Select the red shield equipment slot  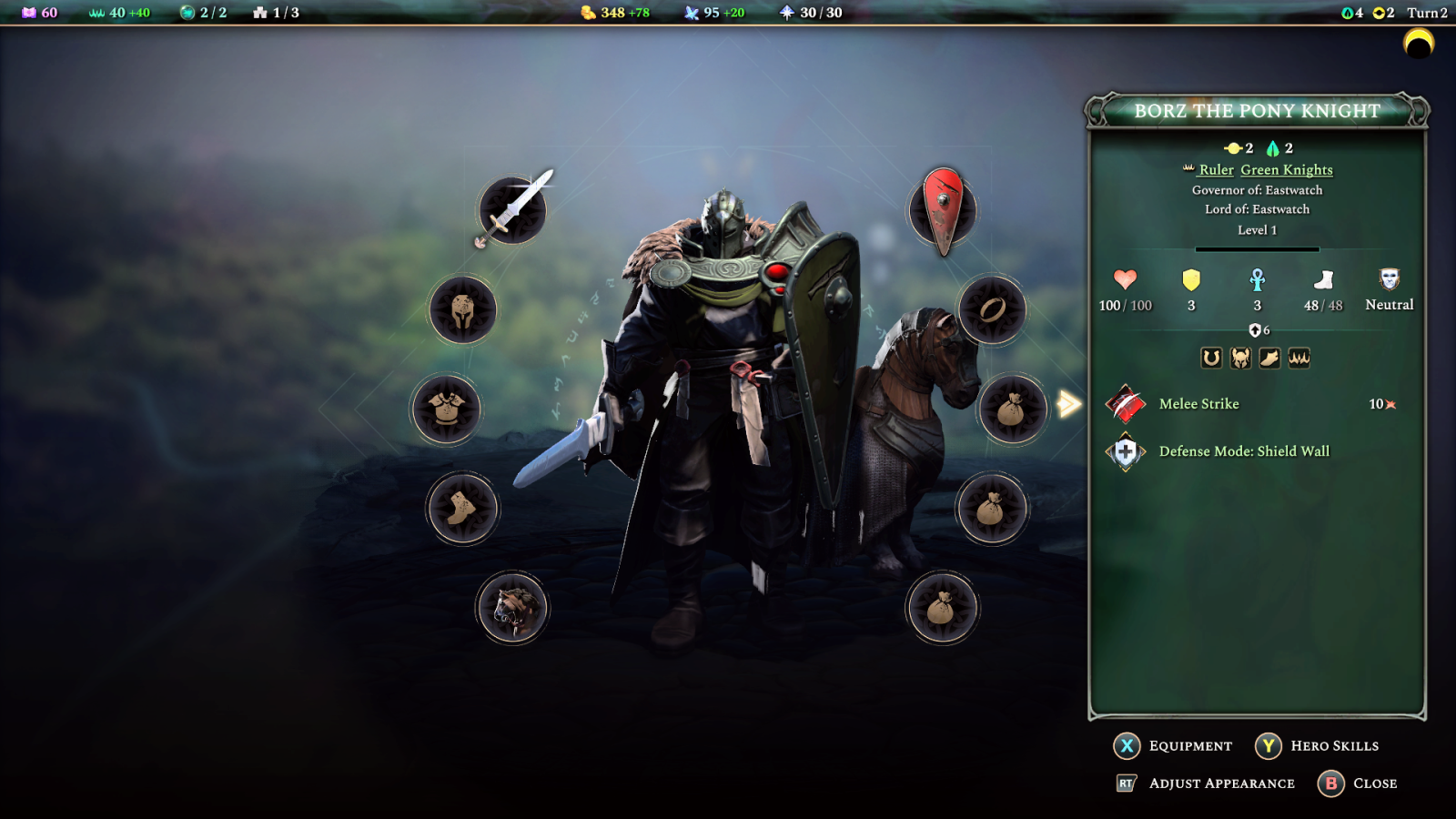point(943,210)
